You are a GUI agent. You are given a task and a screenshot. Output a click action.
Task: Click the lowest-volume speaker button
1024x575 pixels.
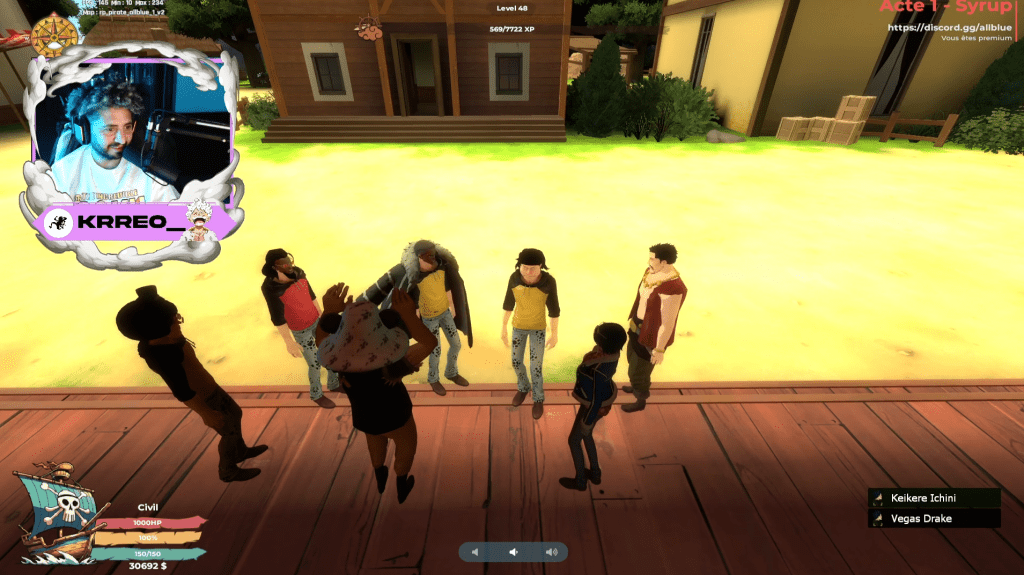coord(476,552)
